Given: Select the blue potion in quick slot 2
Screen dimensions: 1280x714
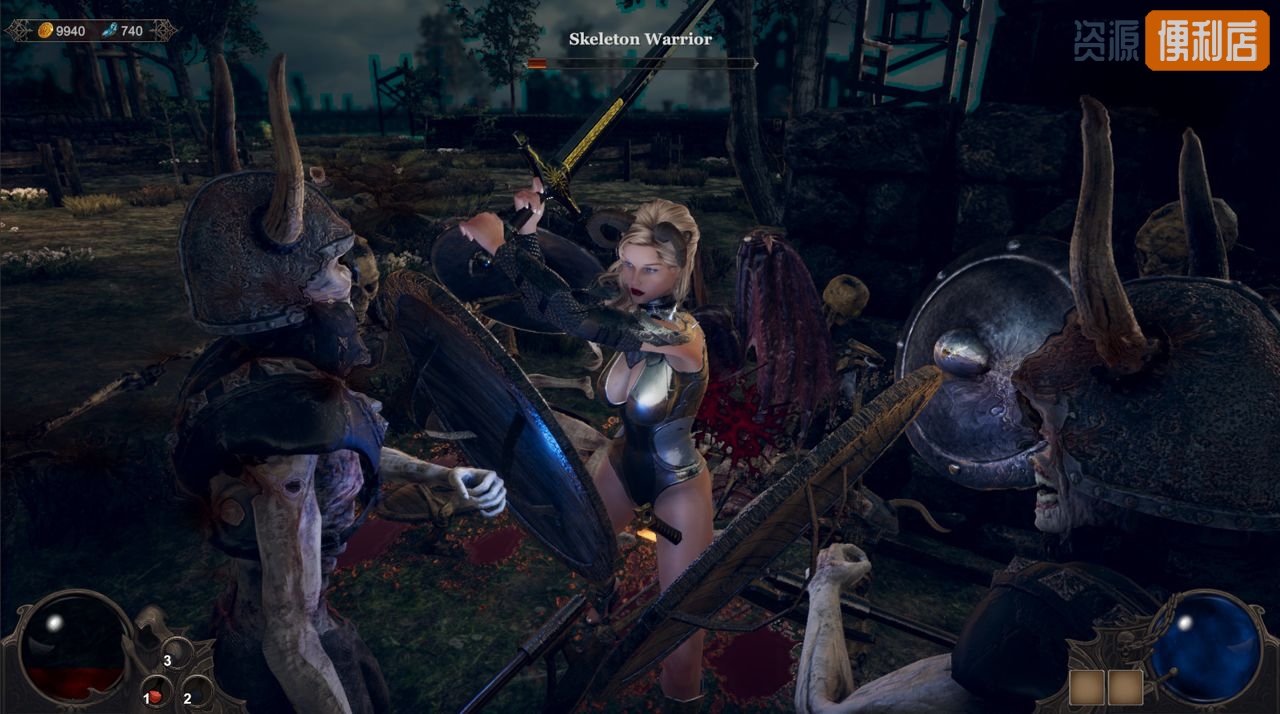Looking at the screenshot, I should 197,692.
